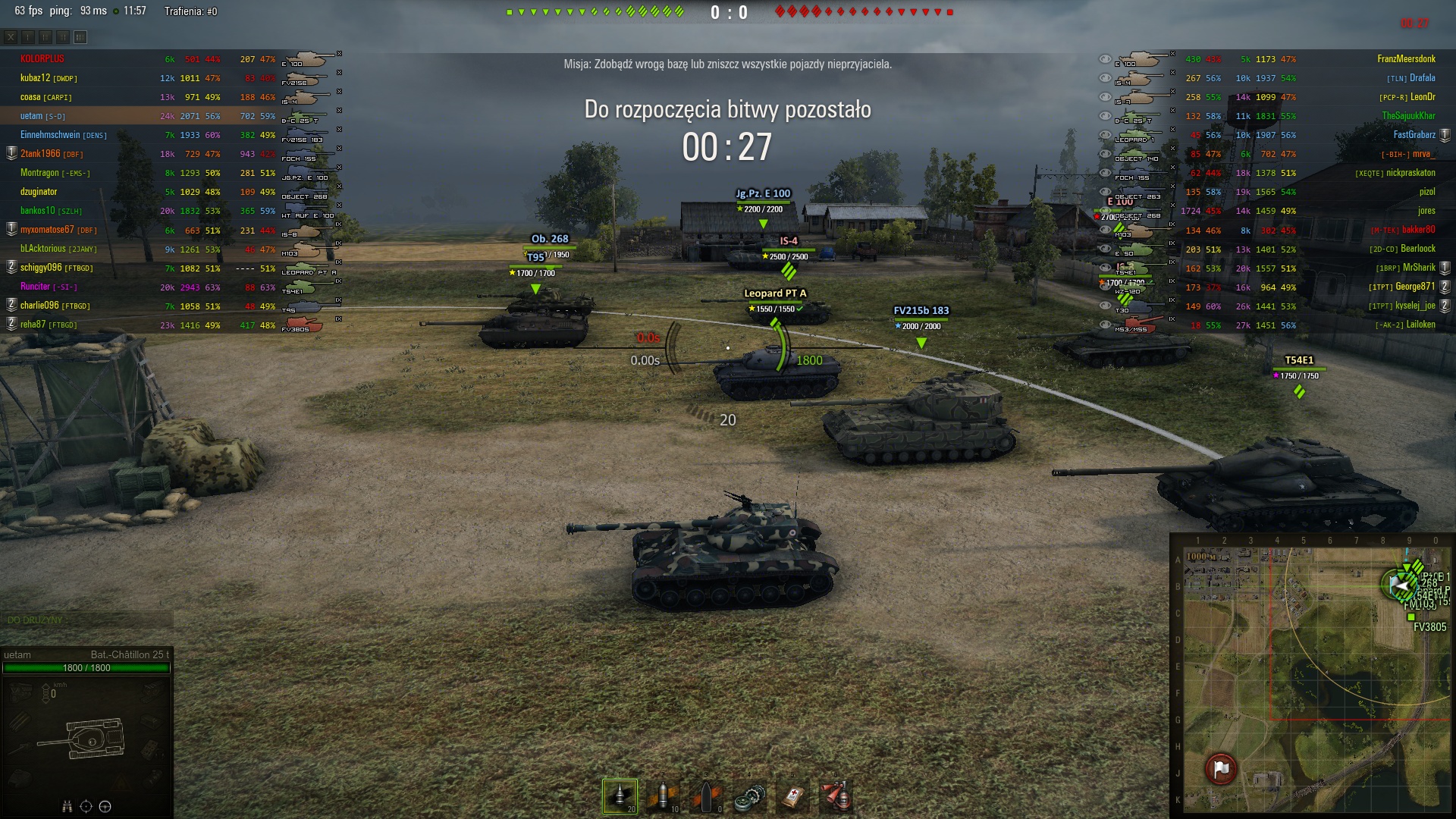
Task: Select enemy player FranzMeersdonk in the list
Action: [x=1406, y=59]
